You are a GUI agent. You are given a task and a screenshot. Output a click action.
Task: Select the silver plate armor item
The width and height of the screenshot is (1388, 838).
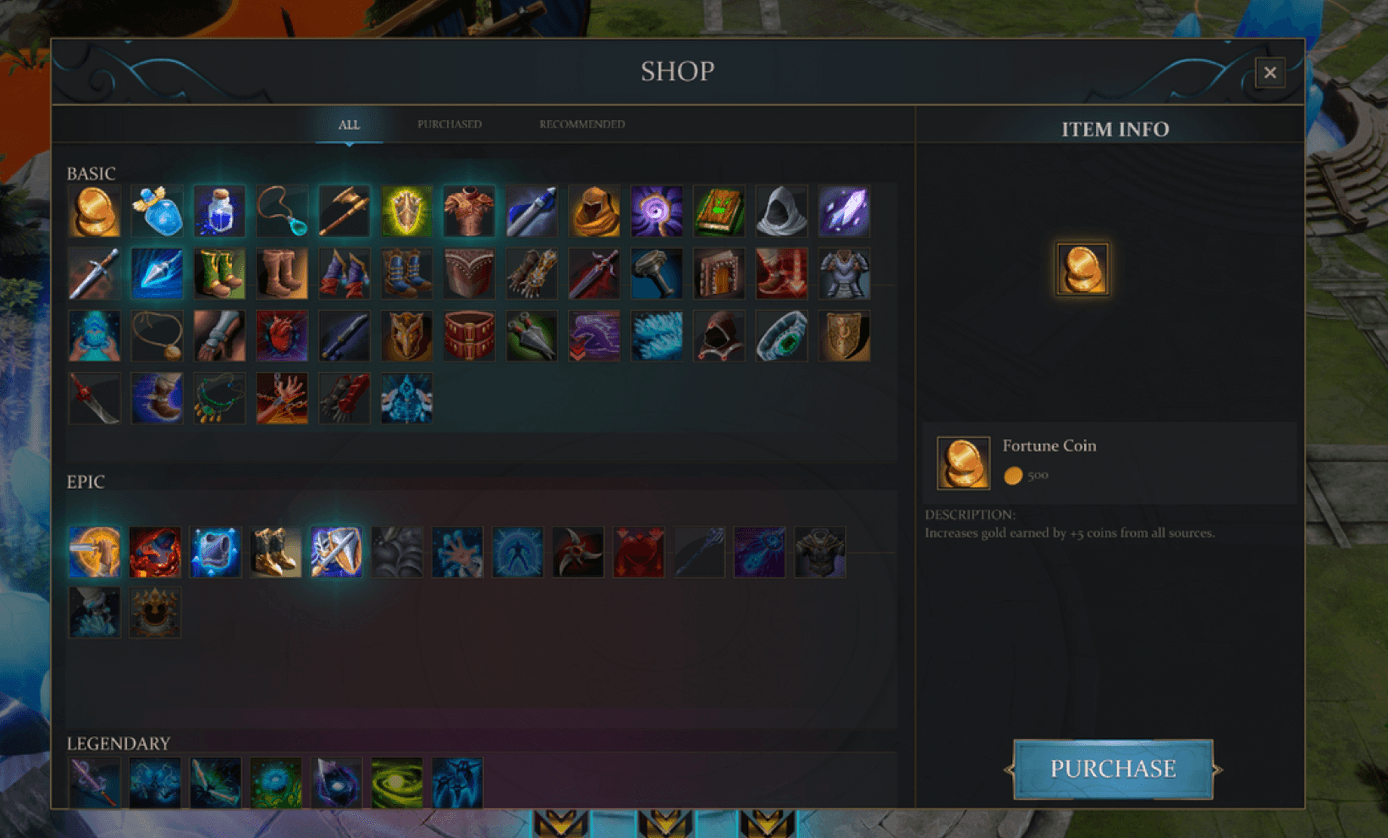[x=844, y=274]
